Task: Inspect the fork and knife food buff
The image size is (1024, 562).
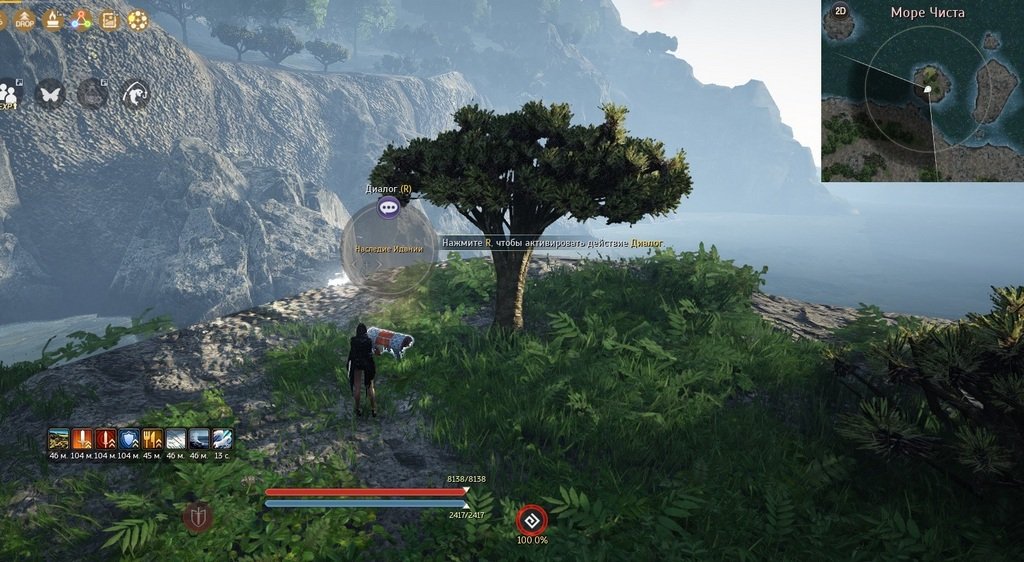Action: pos(152,439)
